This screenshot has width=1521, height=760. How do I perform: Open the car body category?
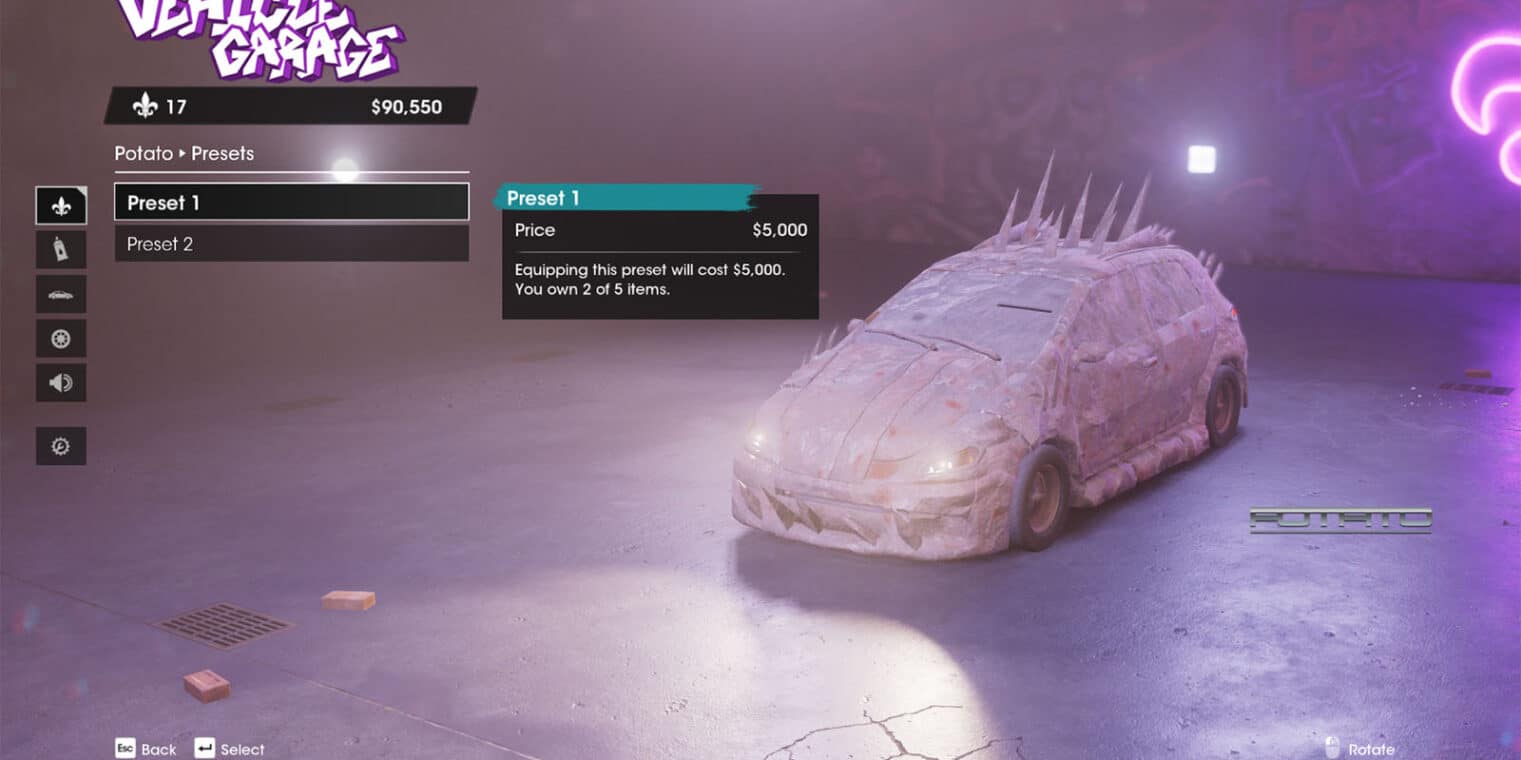(61, 295)
